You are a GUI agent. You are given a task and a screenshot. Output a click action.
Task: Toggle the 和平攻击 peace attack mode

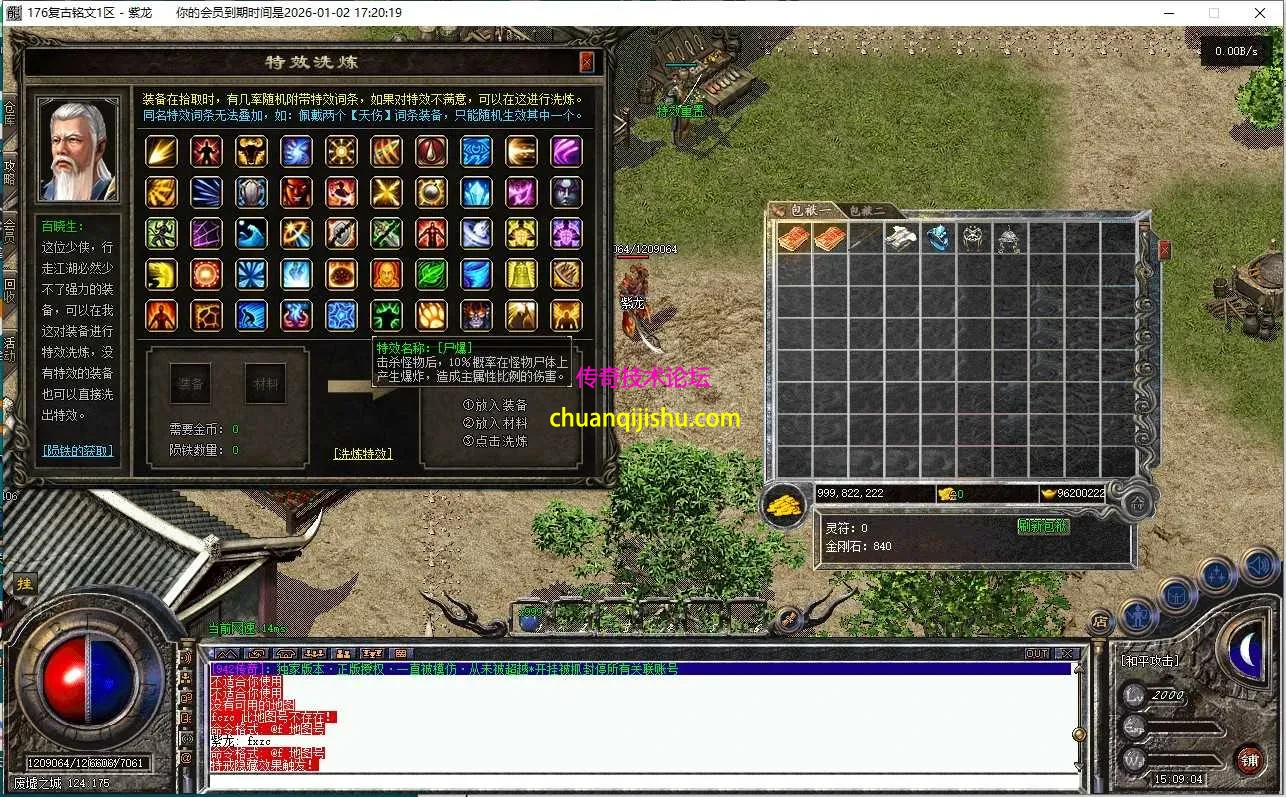(x=1149, y=660)
